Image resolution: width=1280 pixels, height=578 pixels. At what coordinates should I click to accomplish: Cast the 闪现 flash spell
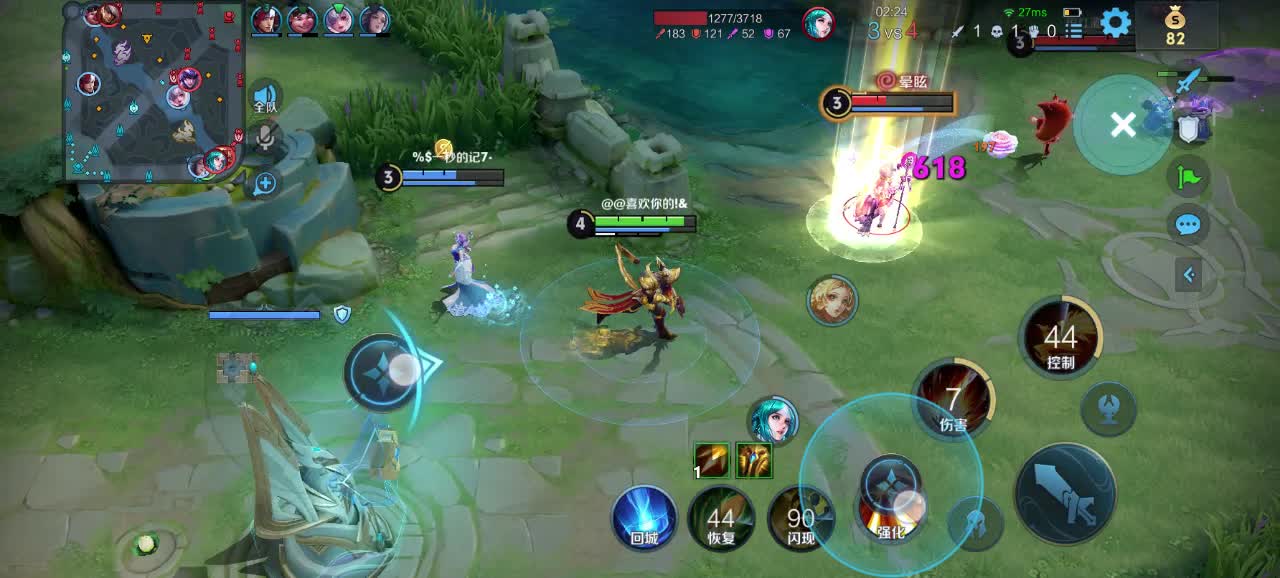click(800, 517)
